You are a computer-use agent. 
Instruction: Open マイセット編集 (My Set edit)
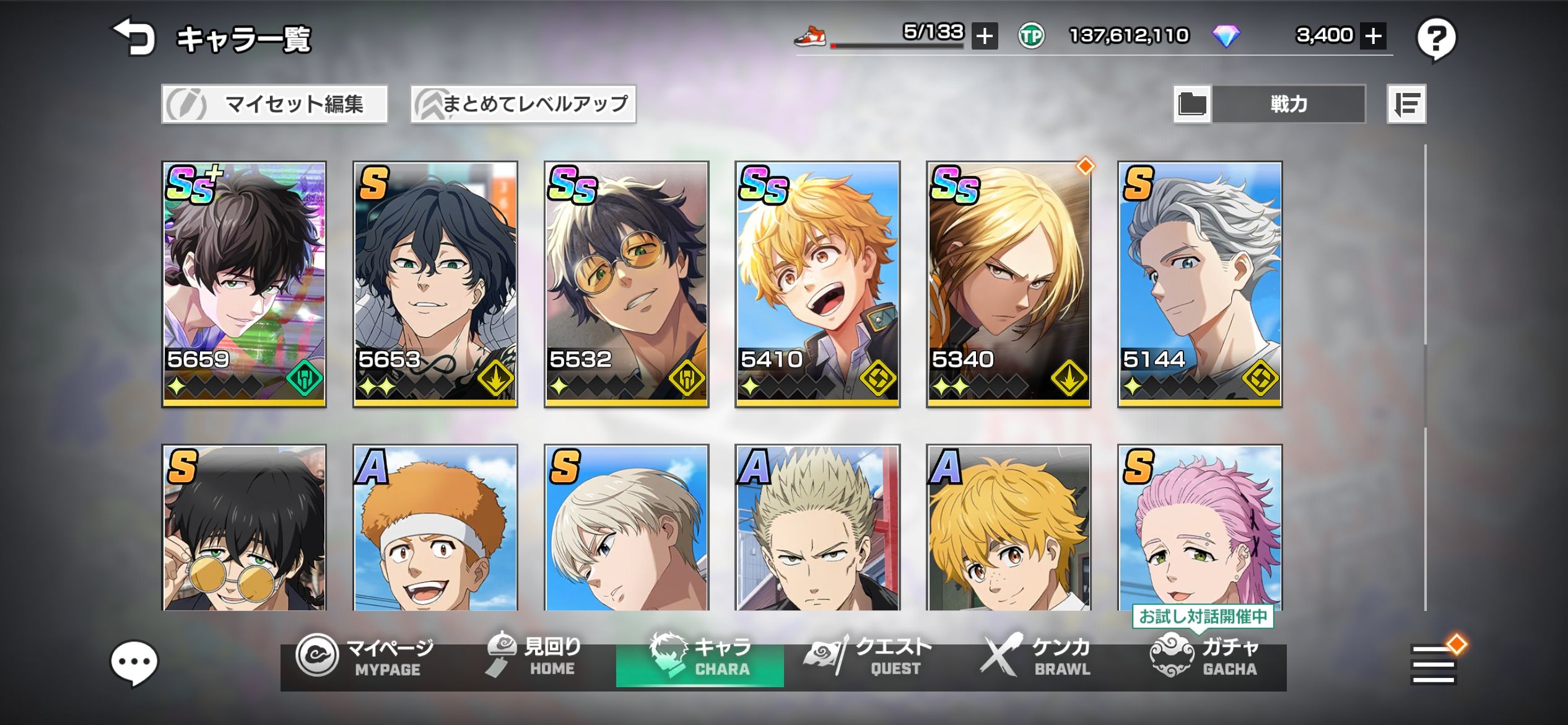point(274,104)
